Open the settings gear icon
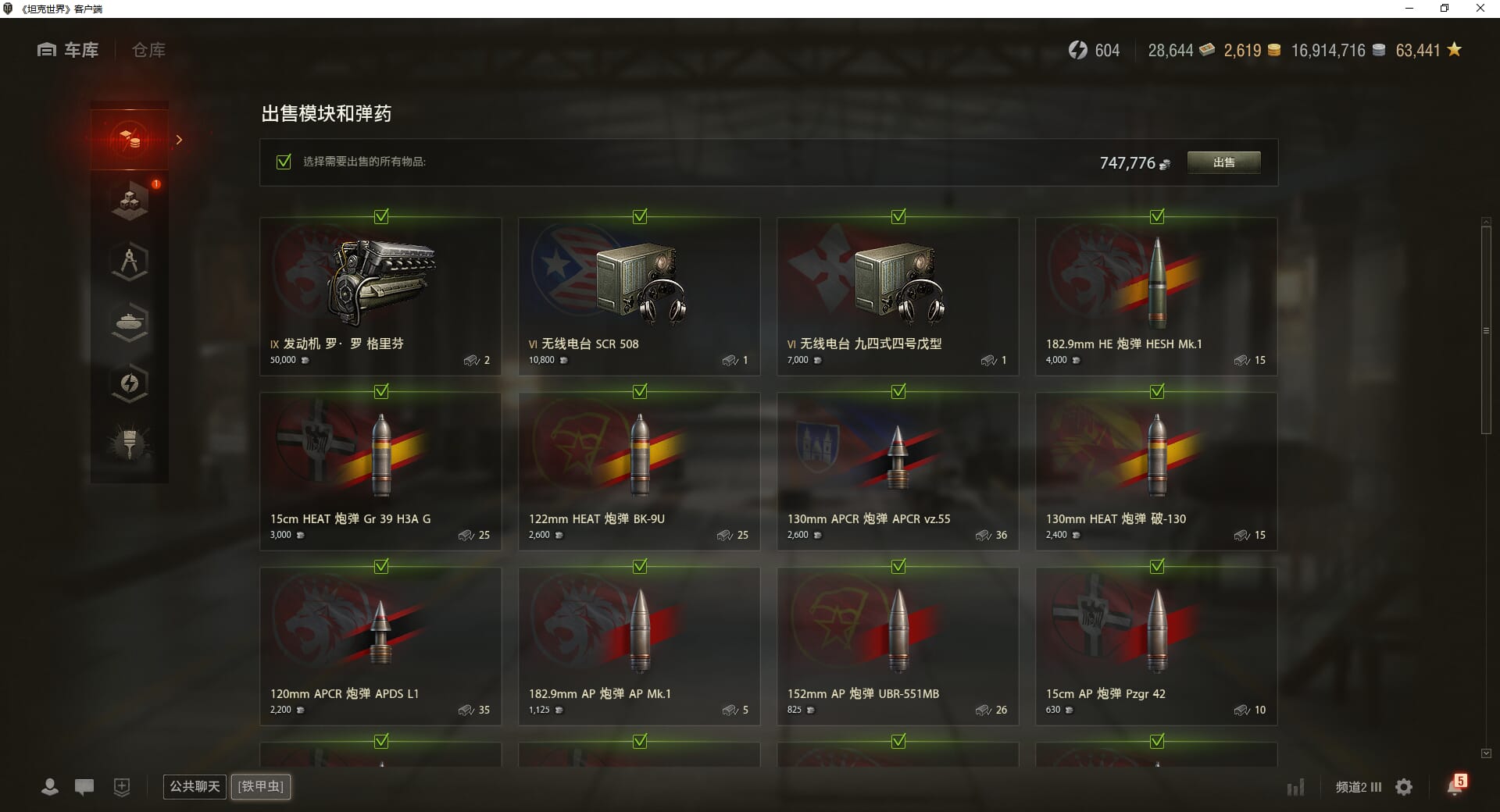The image size is (1500, 812). coord(1404,787)
